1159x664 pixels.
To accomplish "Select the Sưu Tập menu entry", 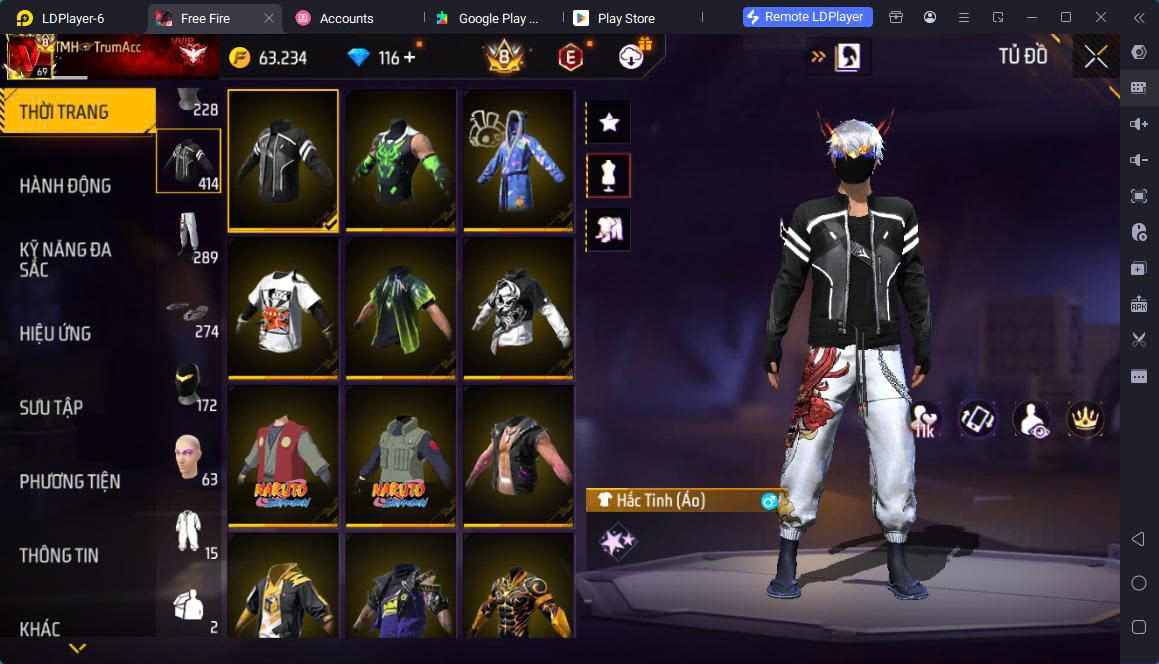I will coord(51,407).
